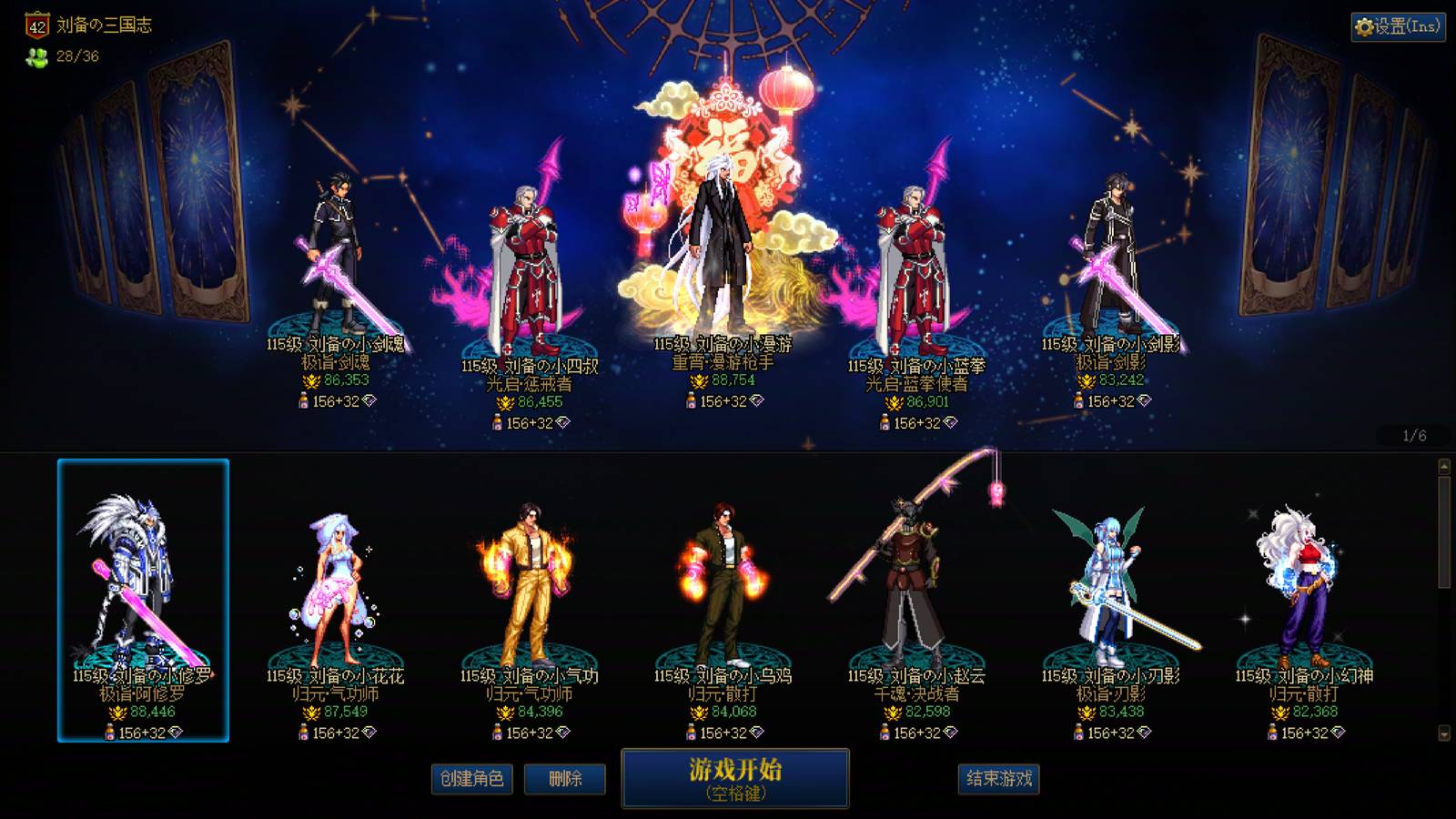Click the 删除 delete button
Viewport: 1456px width, 819px height.
(x=564, y=780)
